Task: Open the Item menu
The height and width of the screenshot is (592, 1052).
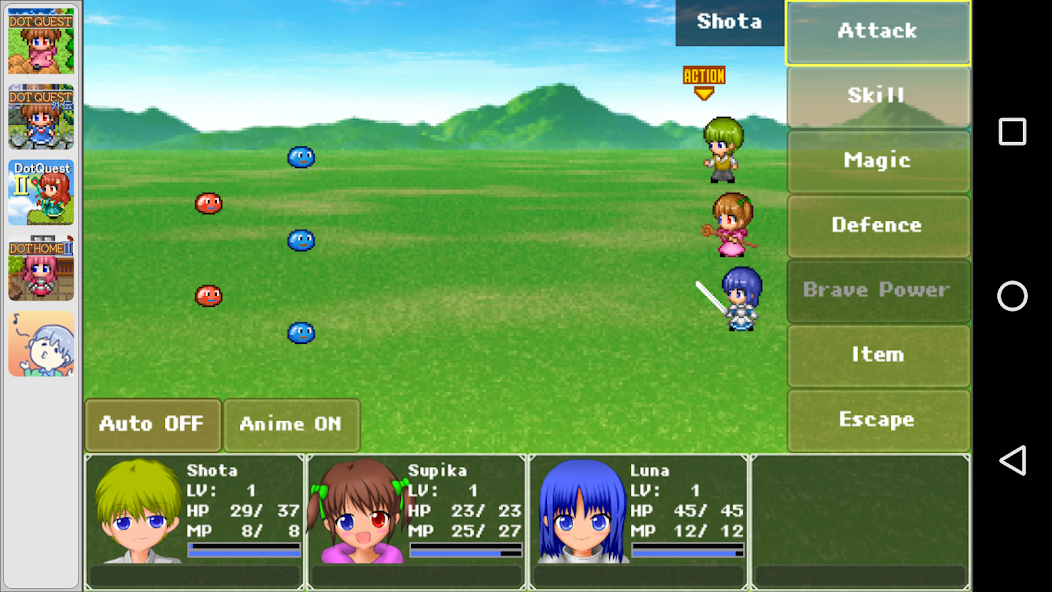Action: [877, 355]
